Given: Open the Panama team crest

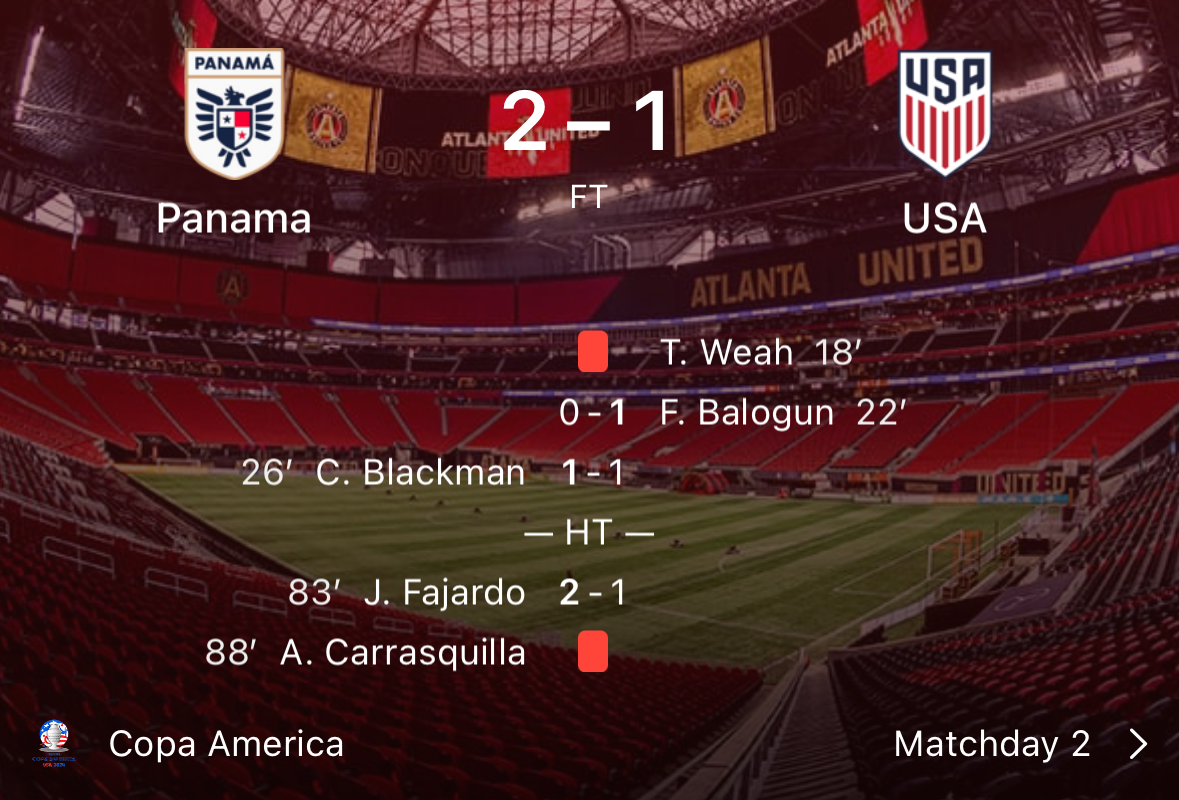Looking at the screenshot, I should [x=234, y=114].
